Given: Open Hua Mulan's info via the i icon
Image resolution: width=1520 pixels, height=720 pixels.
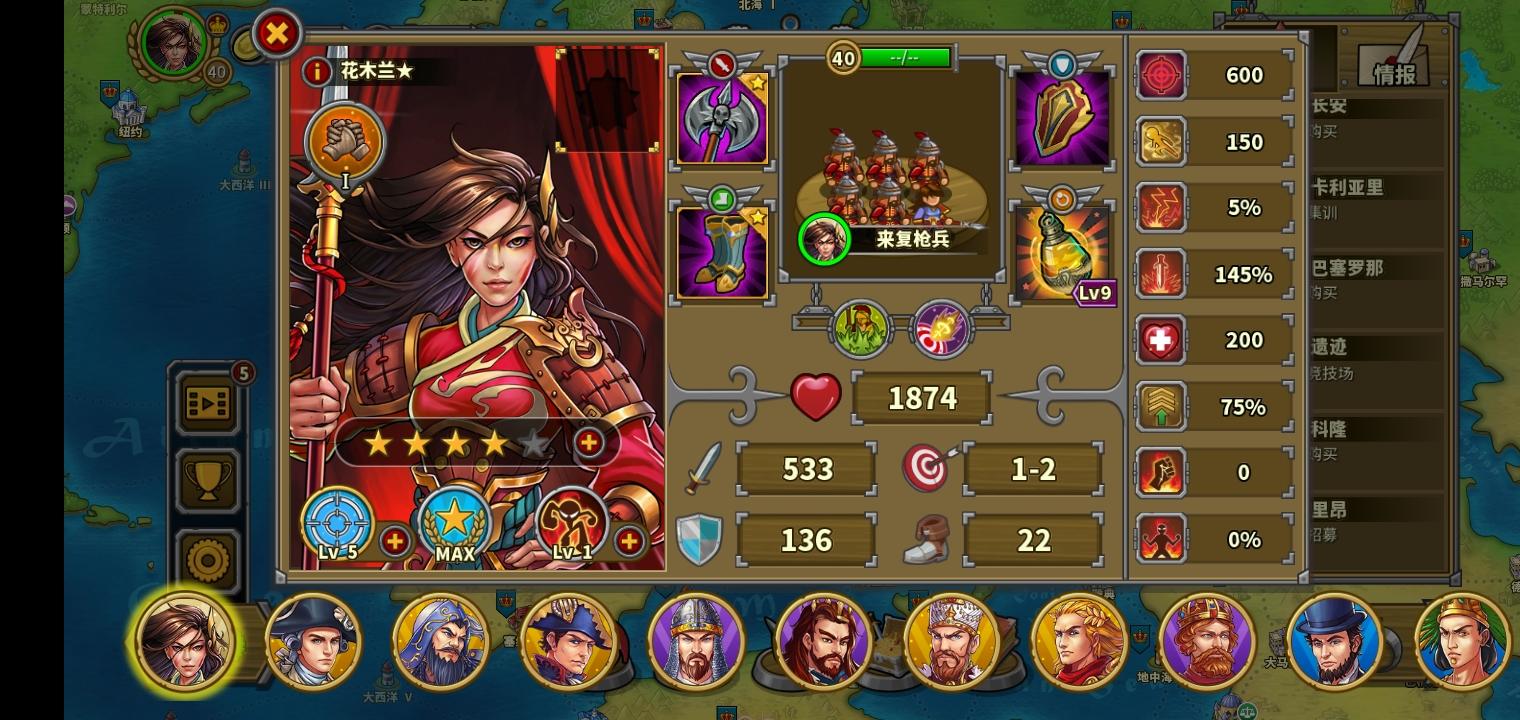Looking at the screenshot, I should pos(317,71).
